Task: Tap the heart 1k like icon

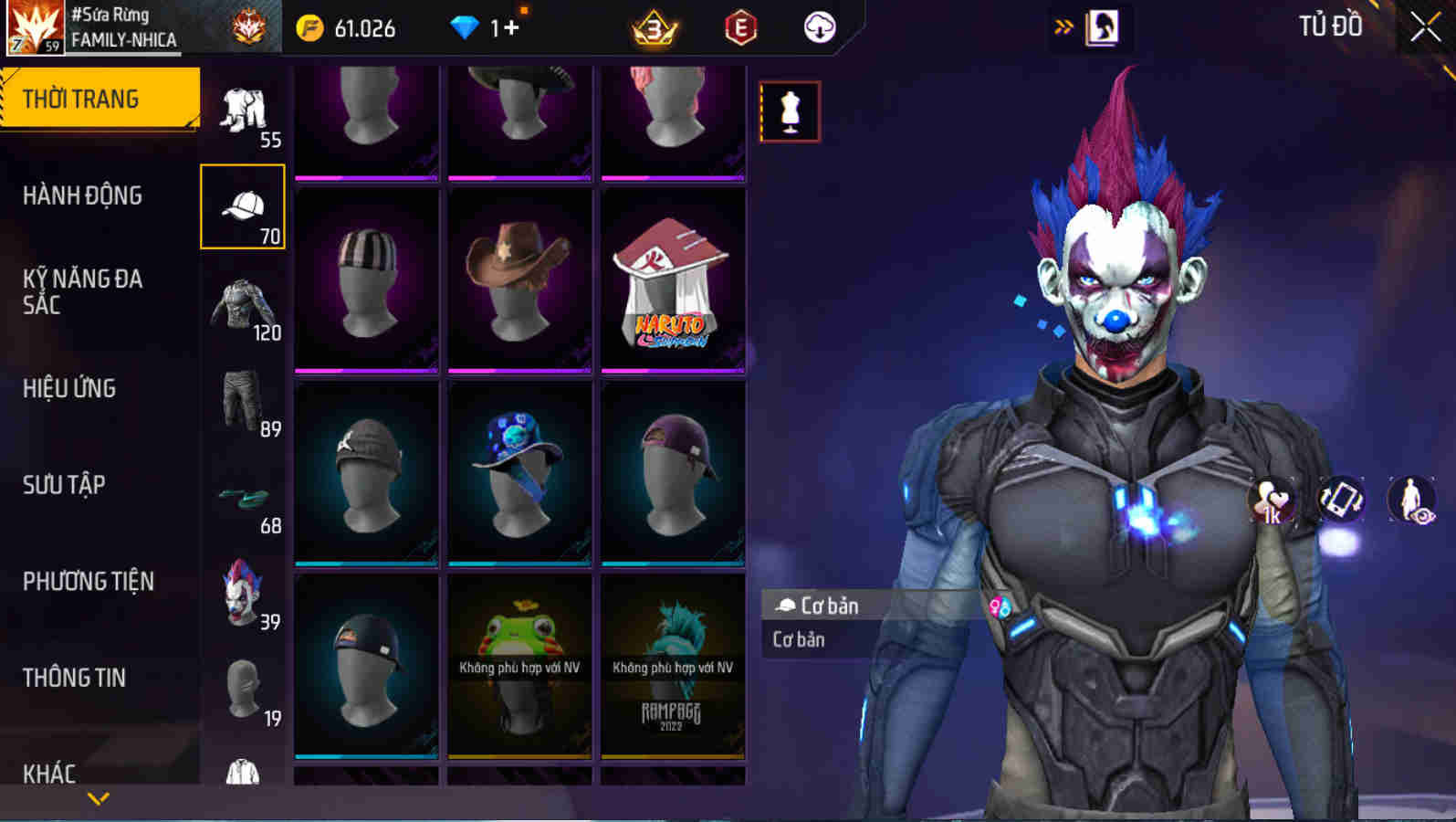Action: [1271, 501]
